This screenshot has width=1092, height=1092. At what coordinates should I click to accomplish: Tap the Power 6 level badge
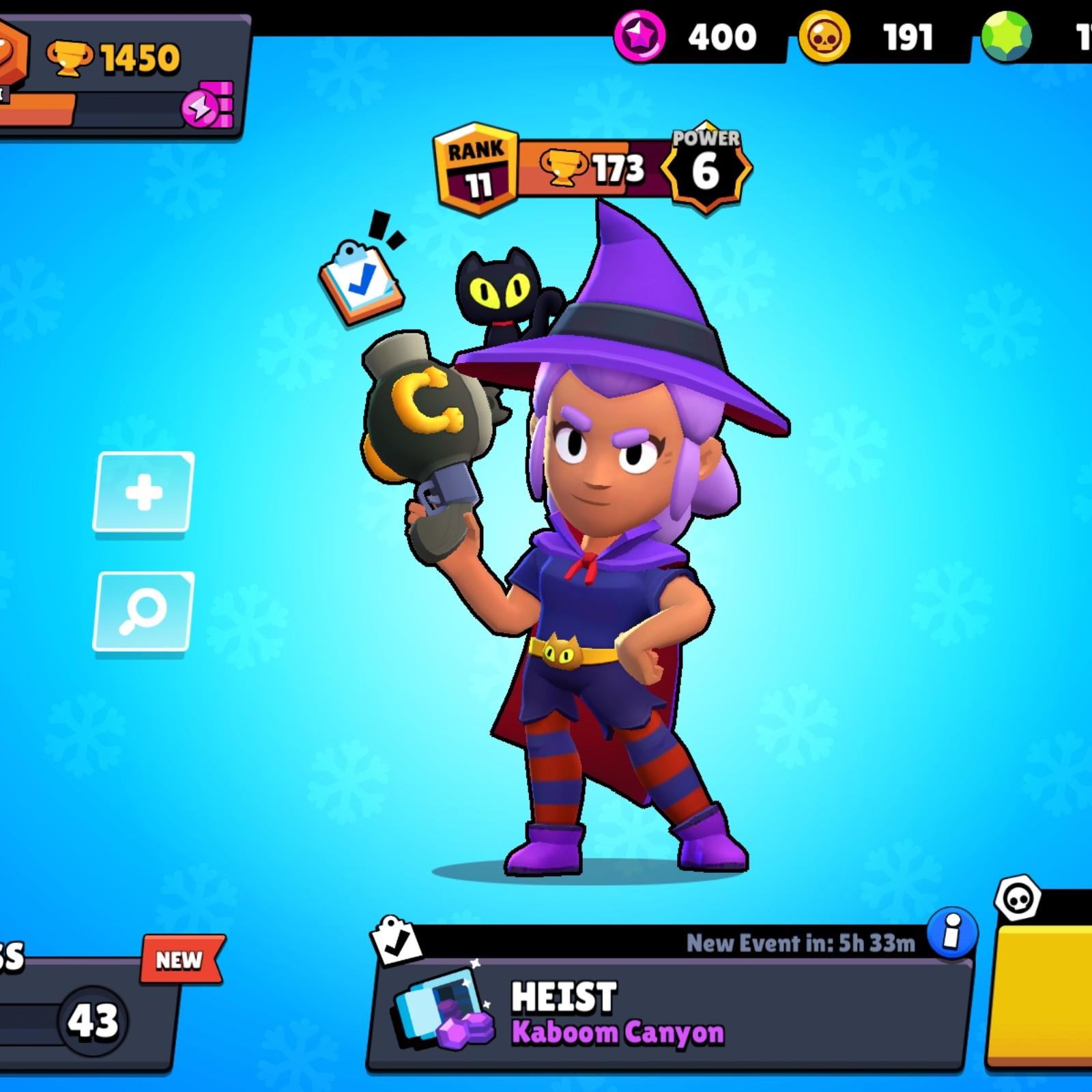[706, 169]
